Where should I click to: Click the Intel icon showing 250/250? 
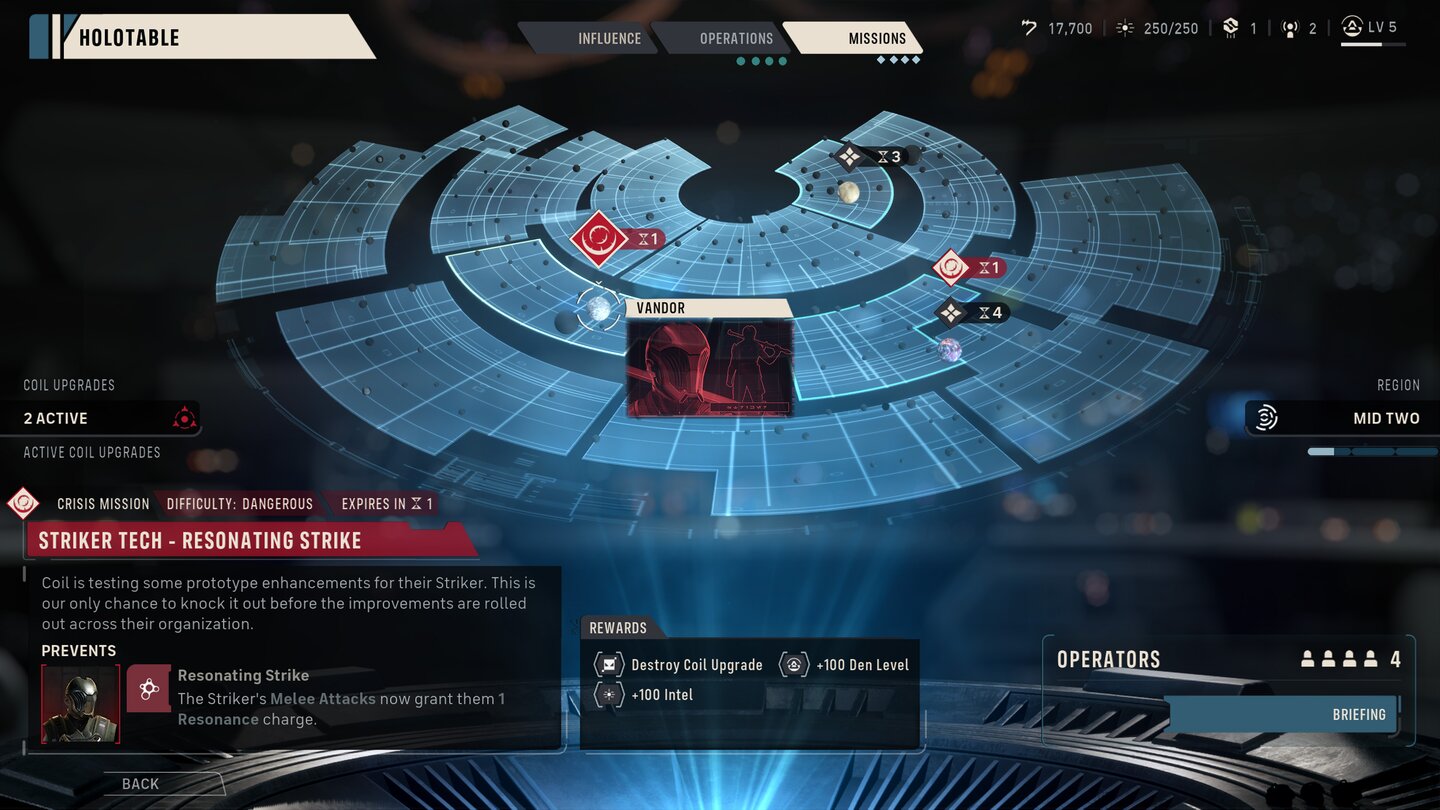click(x=1124, y=28)
